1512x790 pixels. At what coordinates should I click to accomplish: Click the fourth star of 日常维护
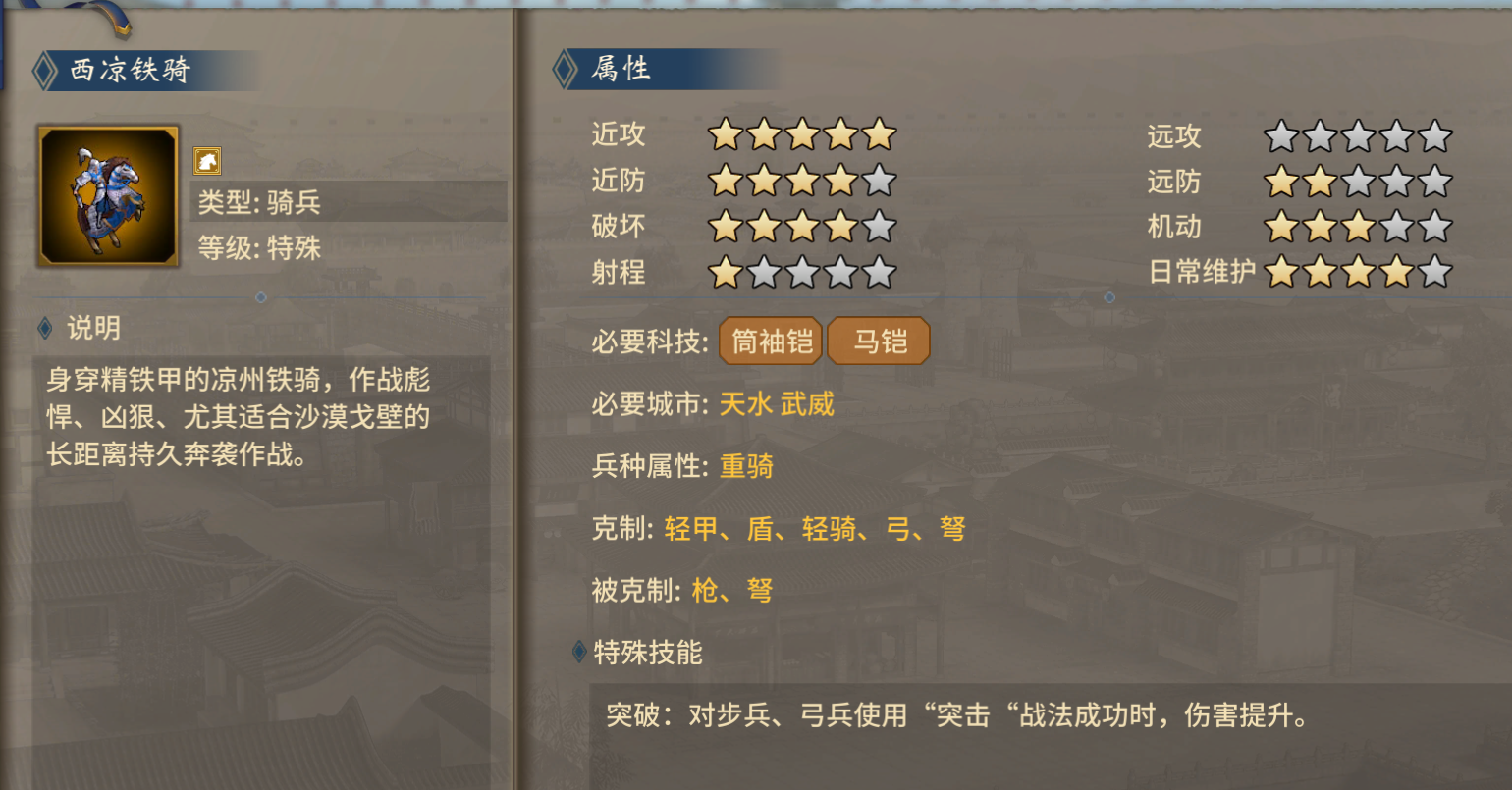[x=1397, y=272]
